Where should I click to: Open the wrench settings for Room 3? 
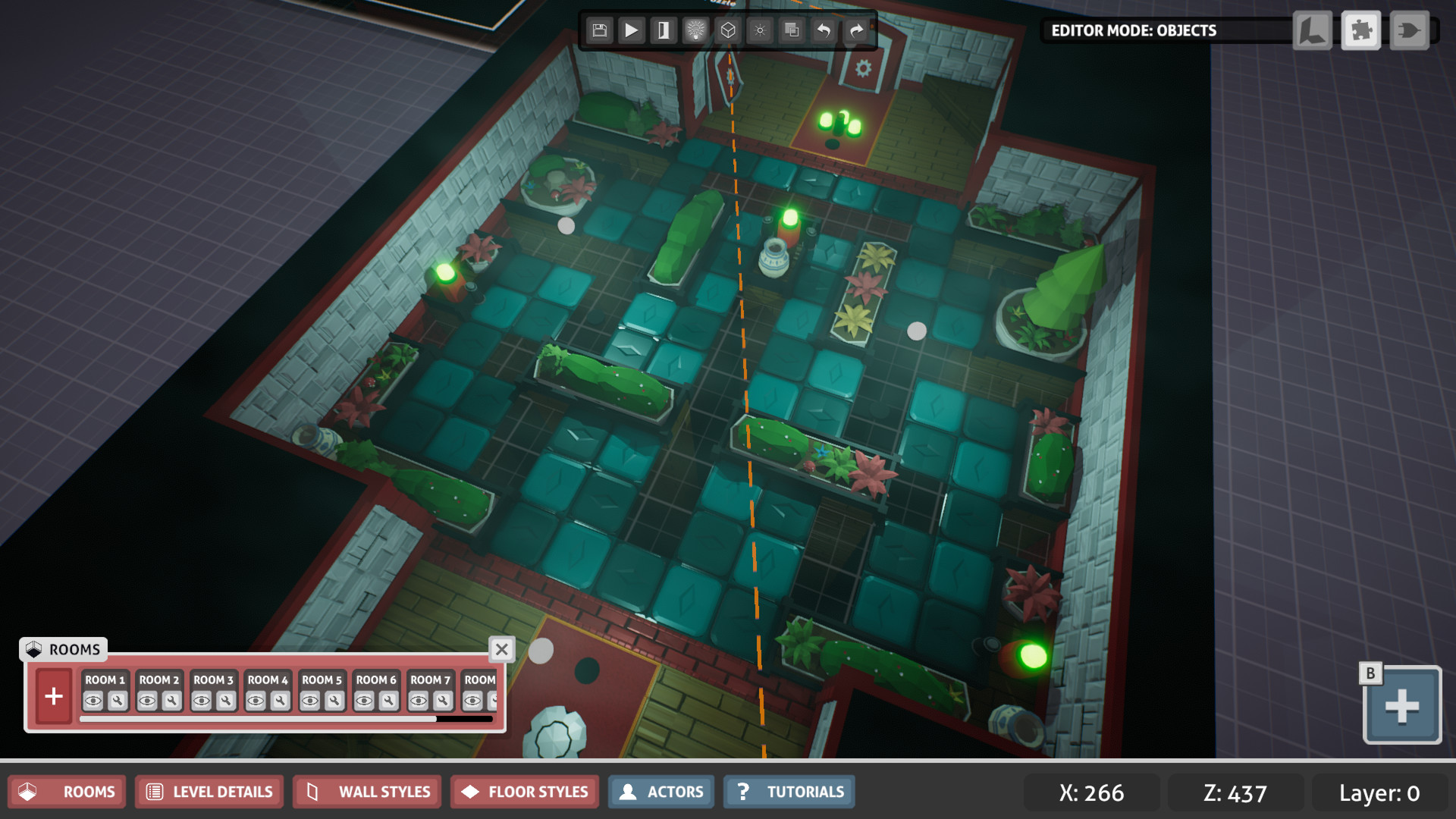pos(226,701)
